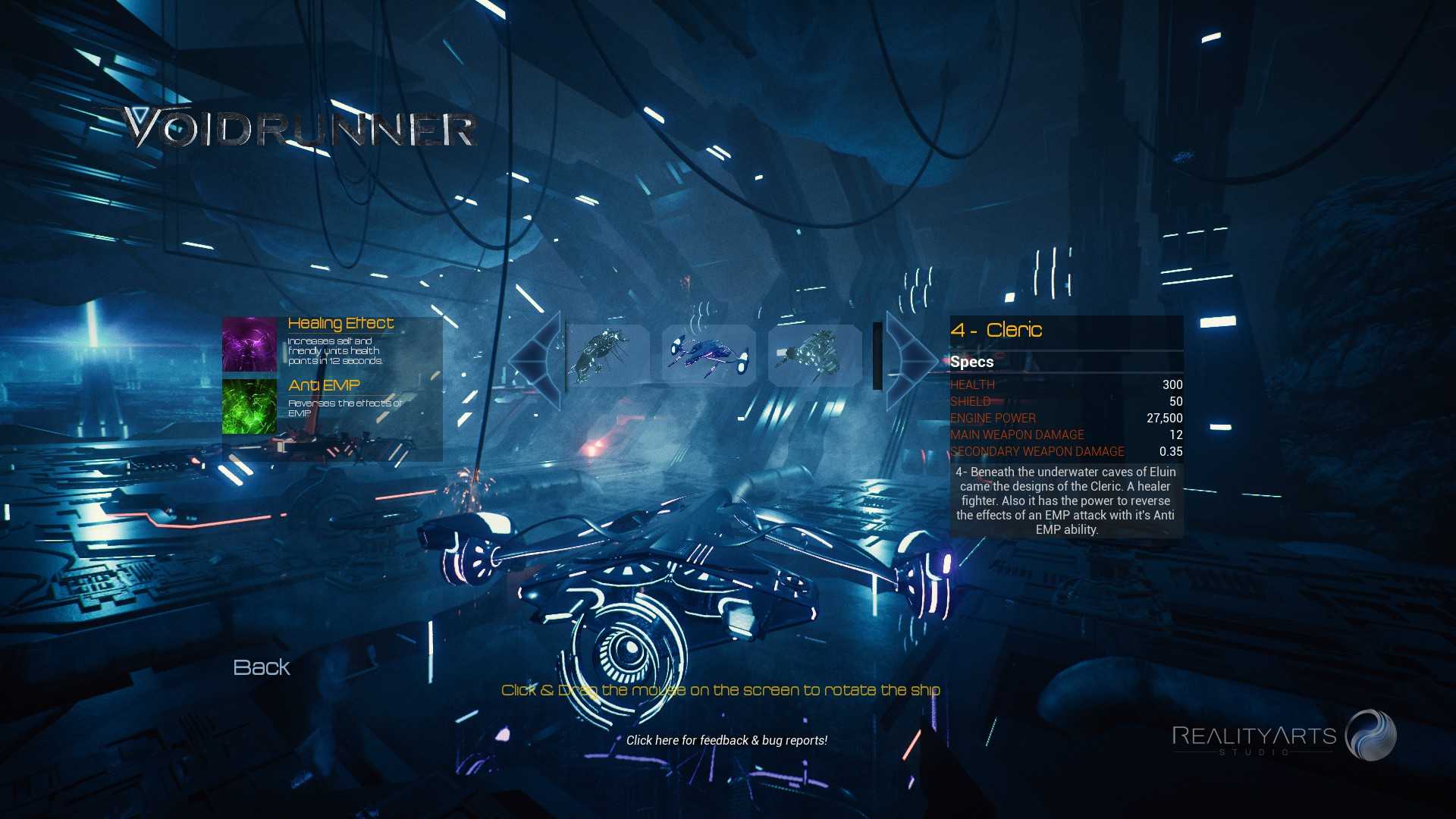Pick the bulky grey-green ship thumbnail
Image resolution: width=1456 pixels, height=819 pixels.
(x=814, y=356)
